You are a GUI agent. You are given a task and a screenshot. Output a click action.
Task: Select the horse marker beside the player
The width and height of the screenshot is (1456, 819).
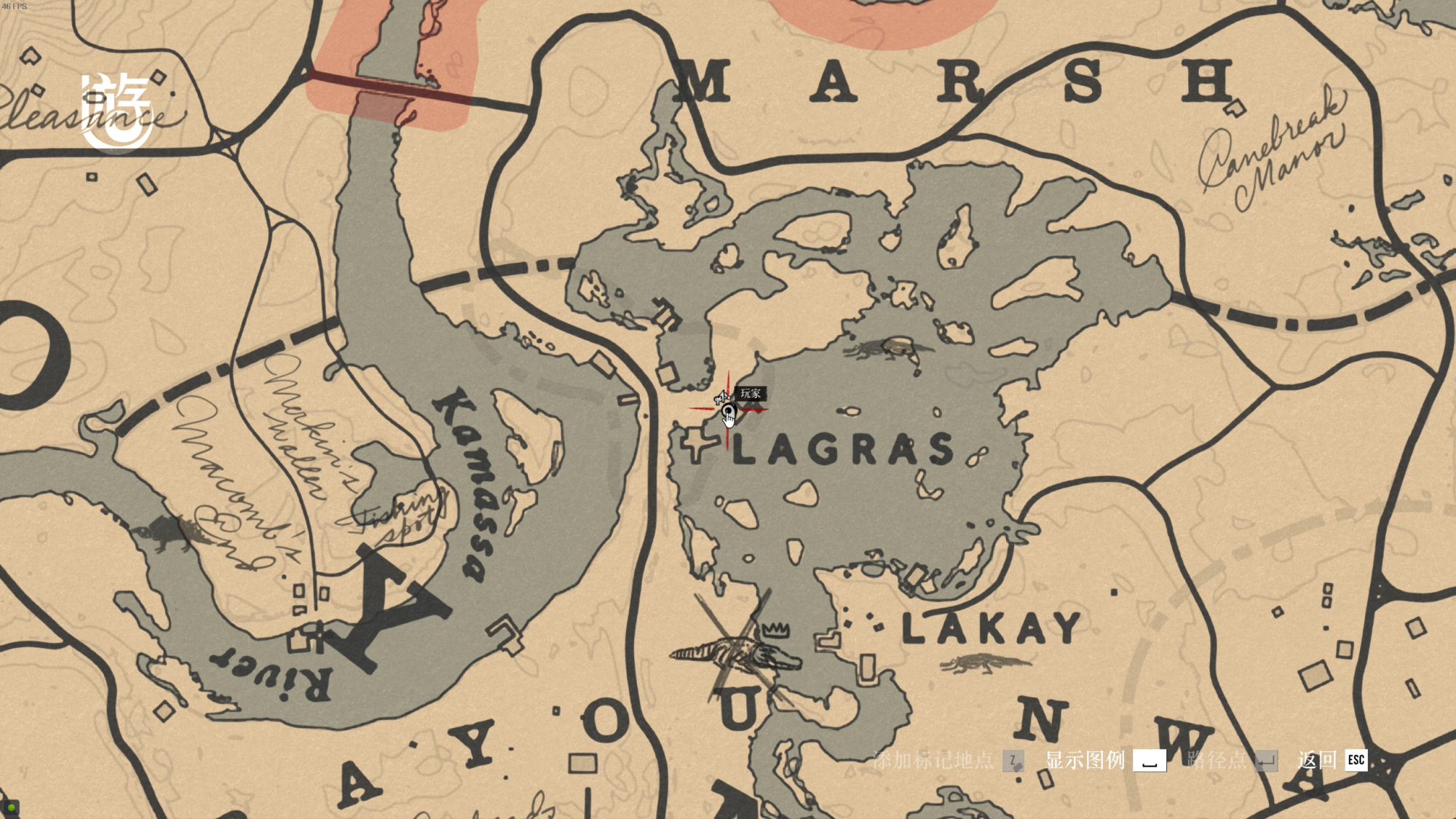click(720, 397)
